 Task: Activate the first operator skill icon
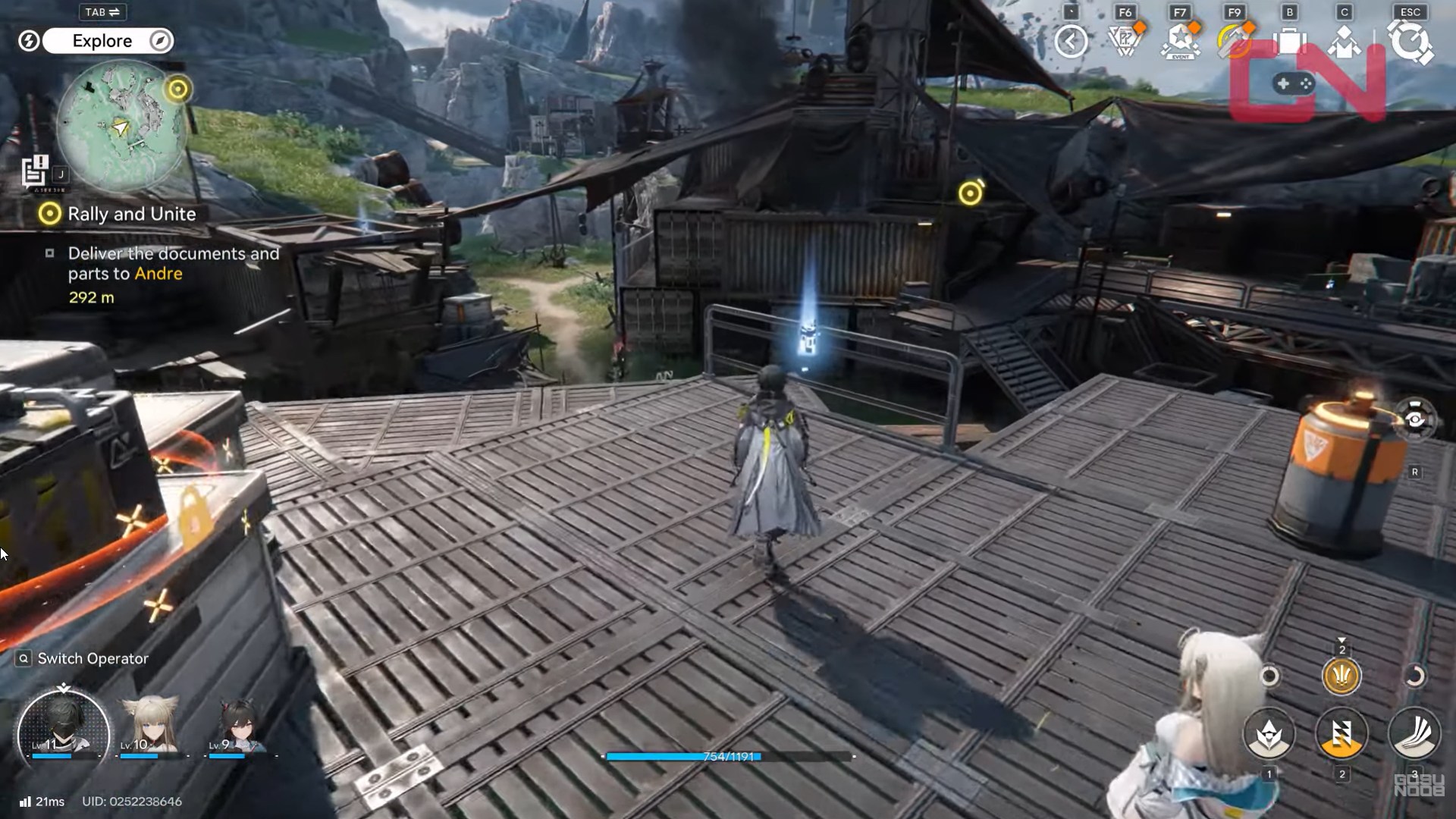1269,734
